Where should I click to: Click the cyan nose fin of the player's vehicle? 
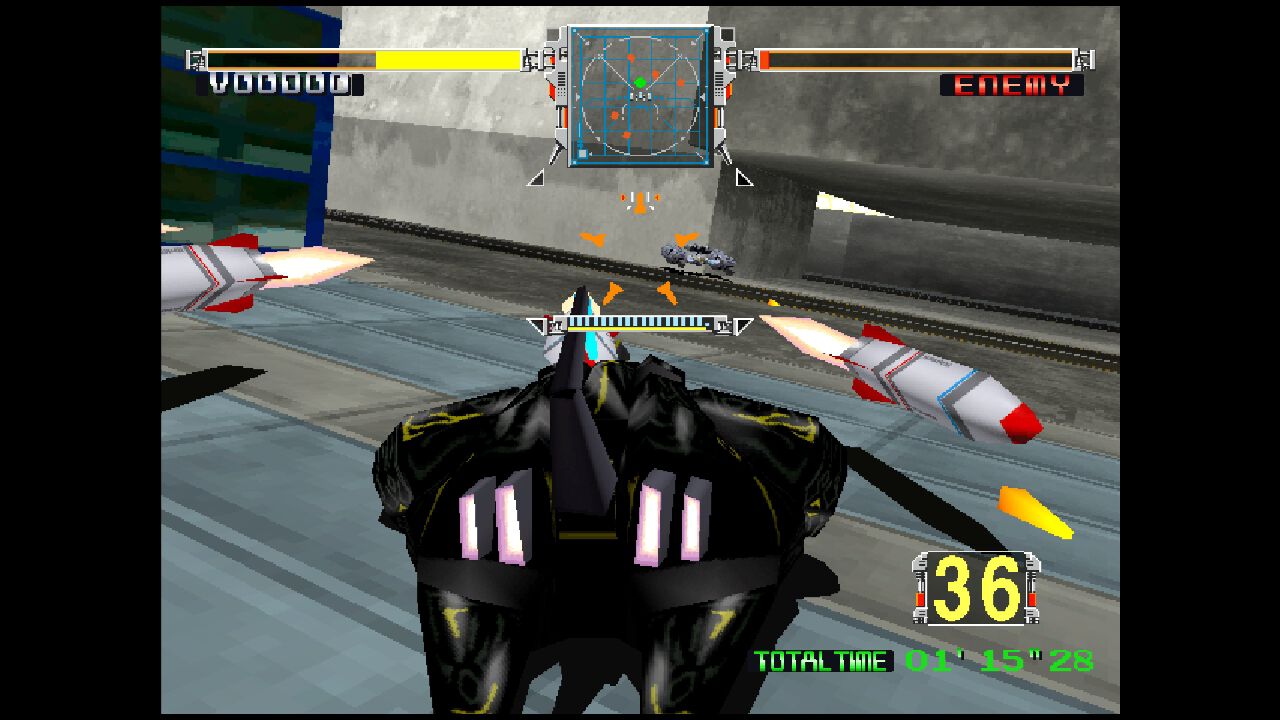tap(593, 345)
